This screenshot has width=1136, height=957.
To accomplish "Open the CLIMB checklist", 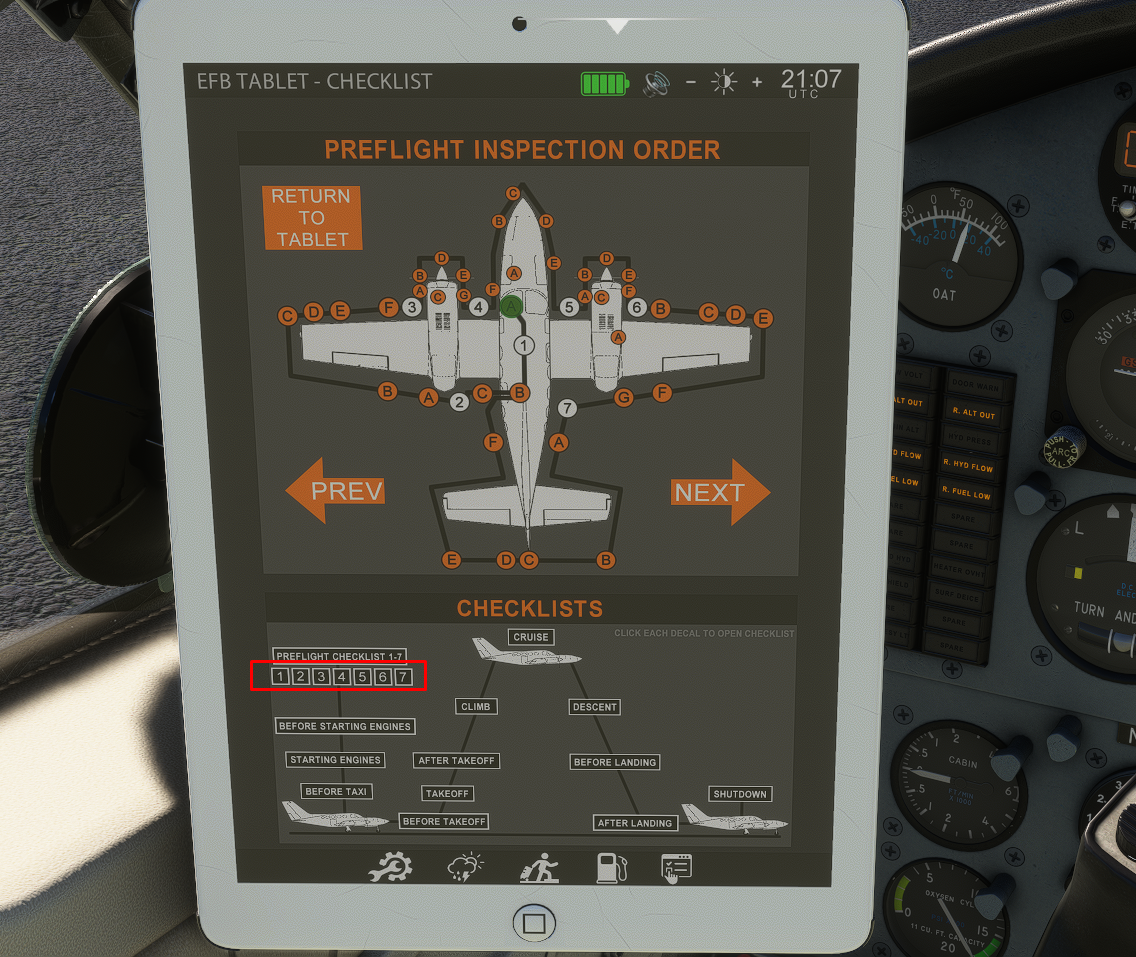I will [476, 706].
